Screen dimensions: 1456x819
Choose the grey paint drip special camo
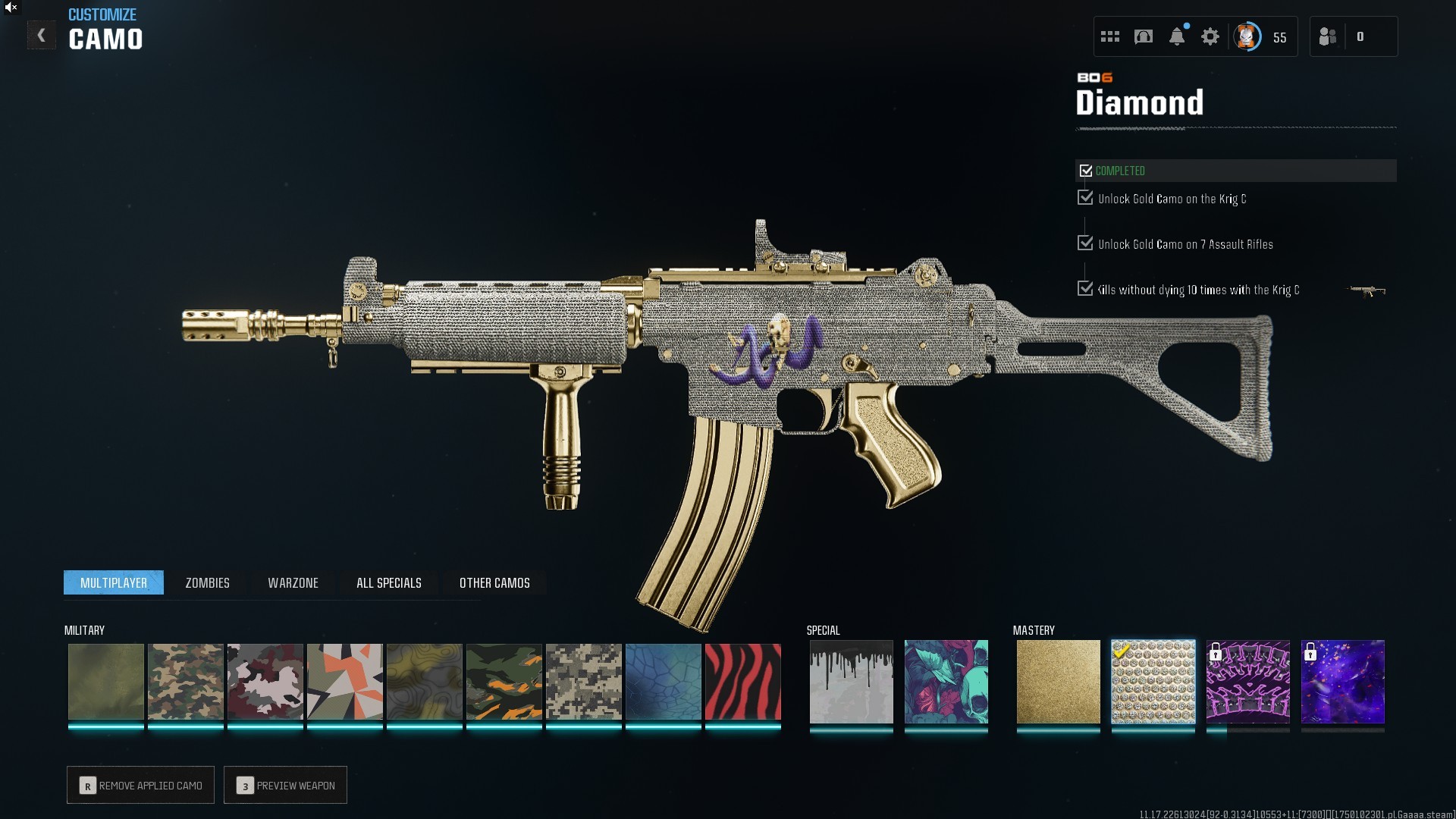pos(851,681)
